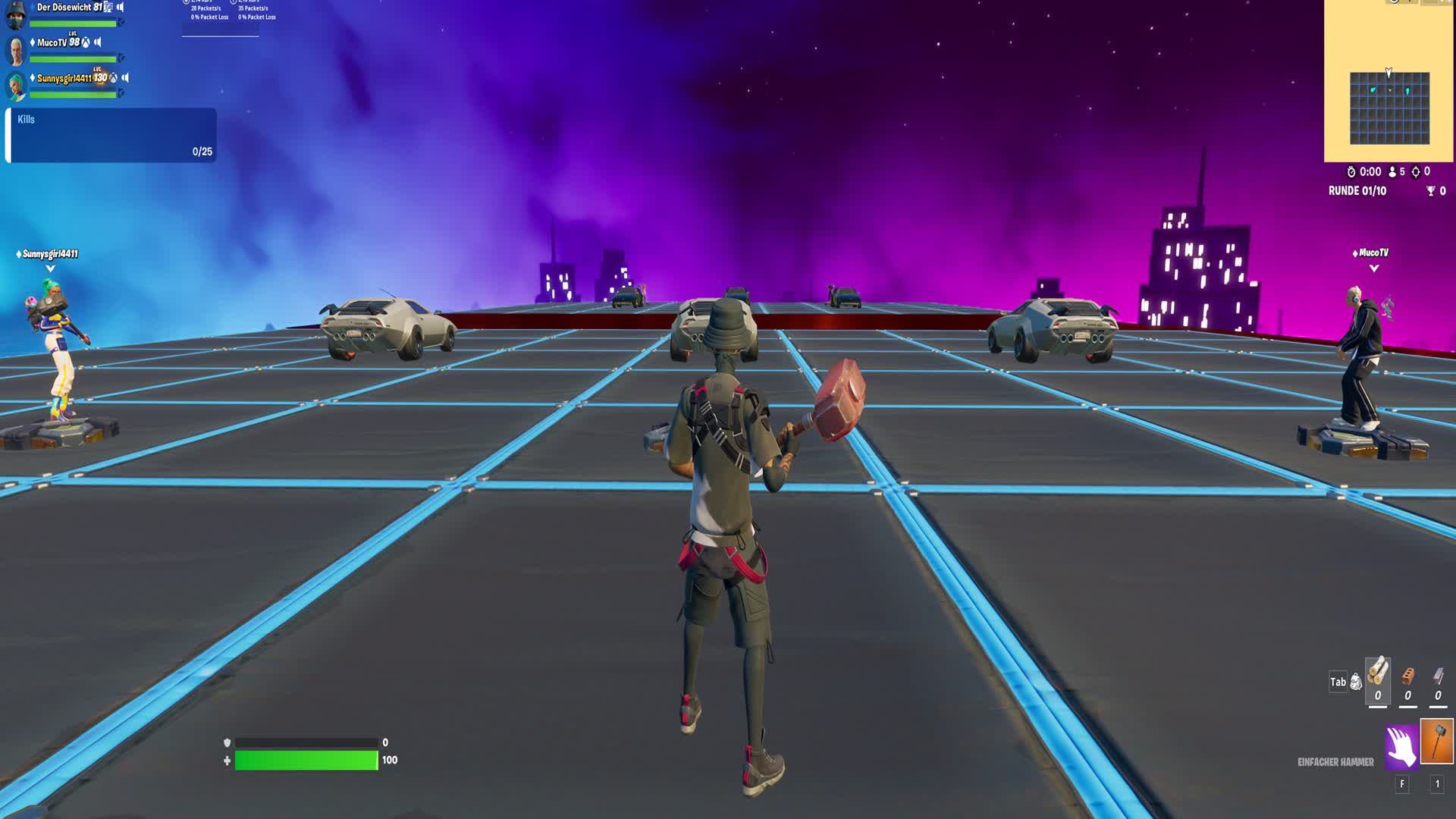Click the eliminations crosshair icon
This screenshot has height=819, width=1456.
(x=1417, y=171)
